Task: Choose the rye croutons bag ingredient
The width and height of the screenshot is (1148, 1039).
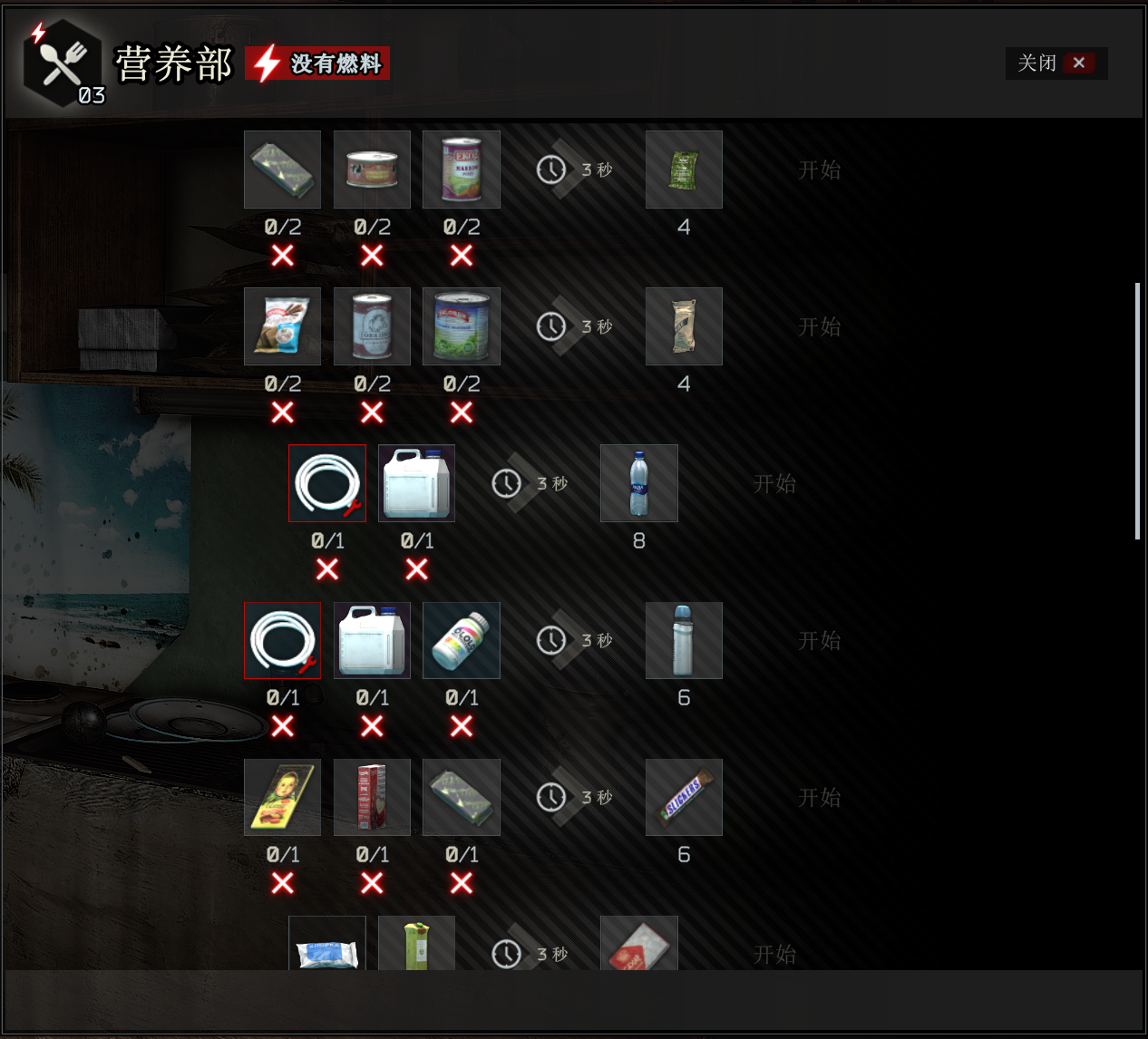Action: pyautogui.click(x=282, y=326)
